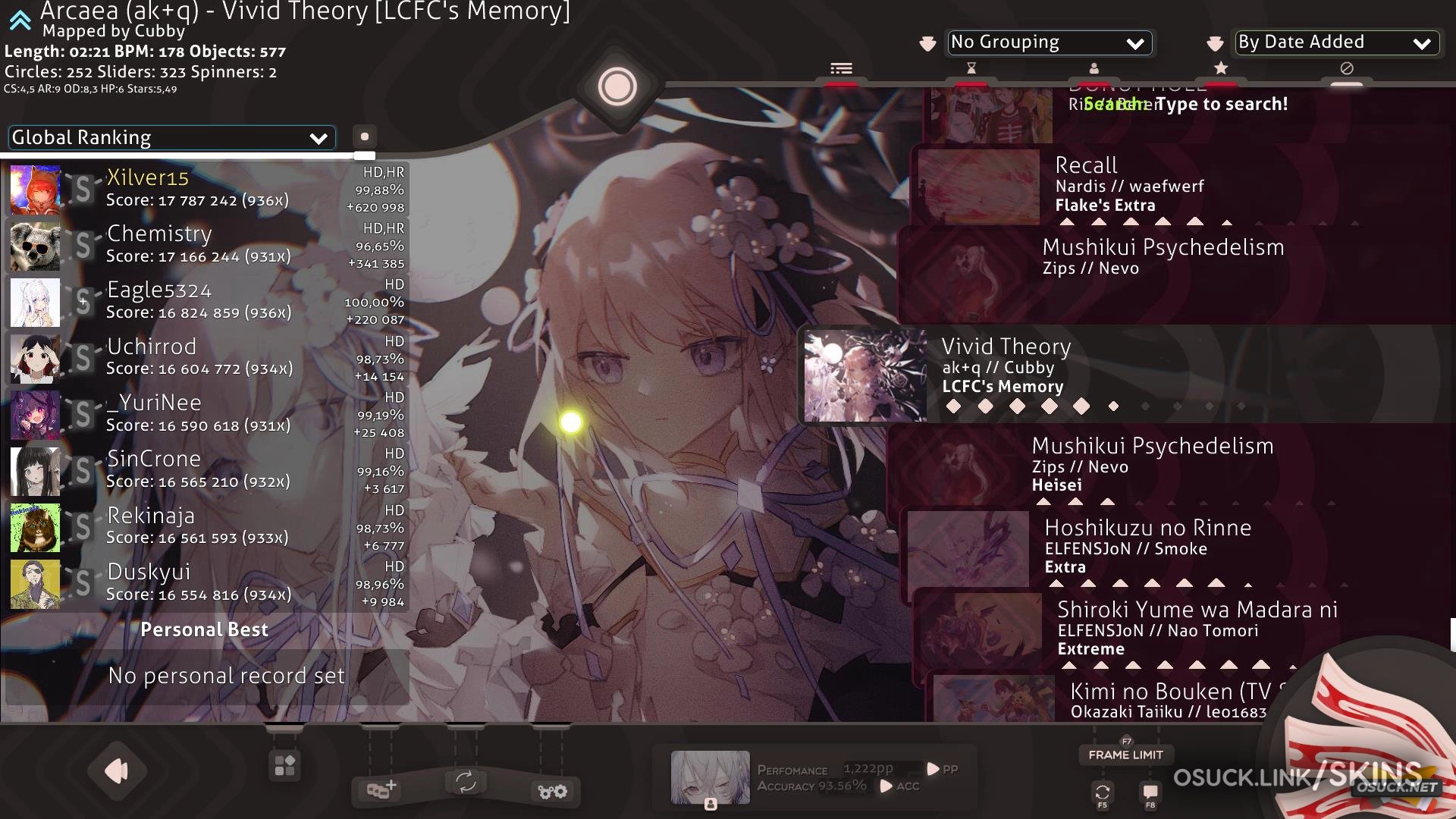The height and width of the screenshot is (819, 1456).
Task: Play the selected Vivid Theory beatmap
Action: pyautogui.click(x=1122, y=375)
